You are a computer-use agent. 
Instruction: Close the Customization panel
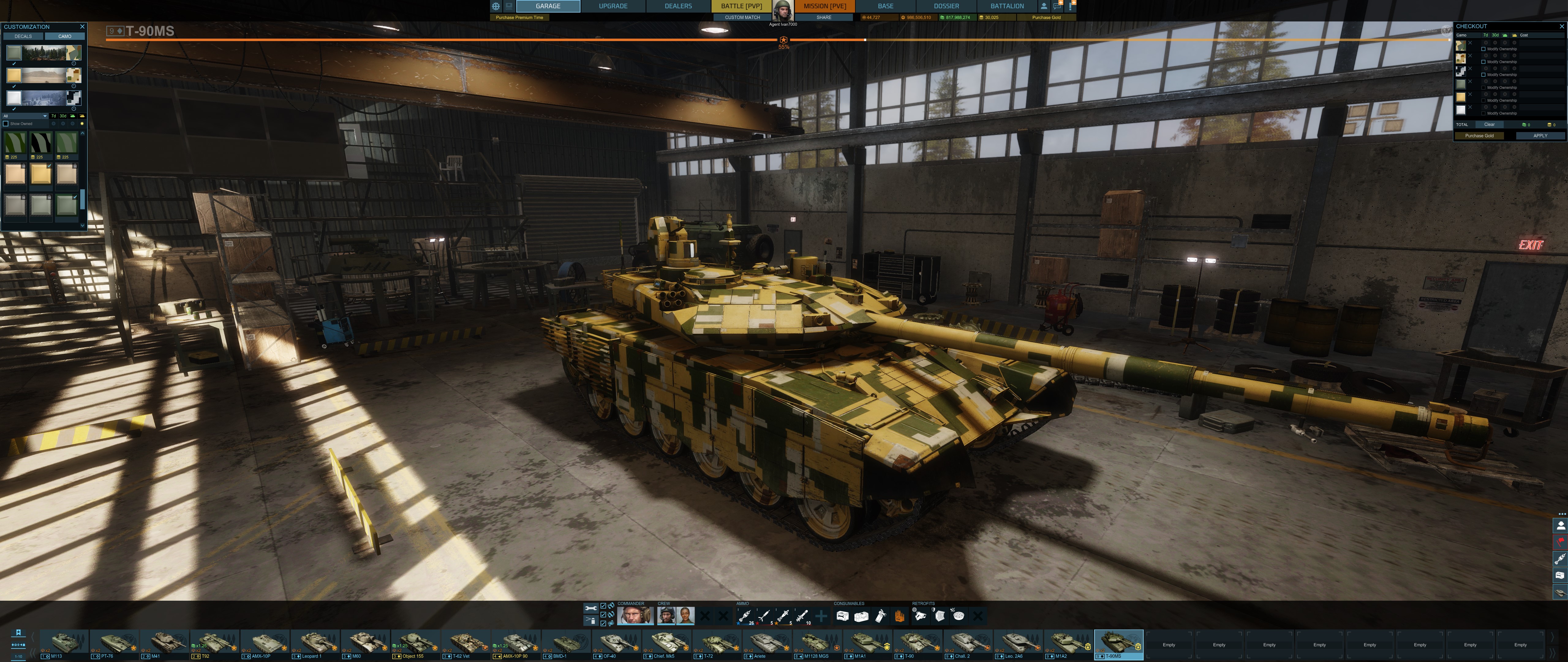[82, 27]
